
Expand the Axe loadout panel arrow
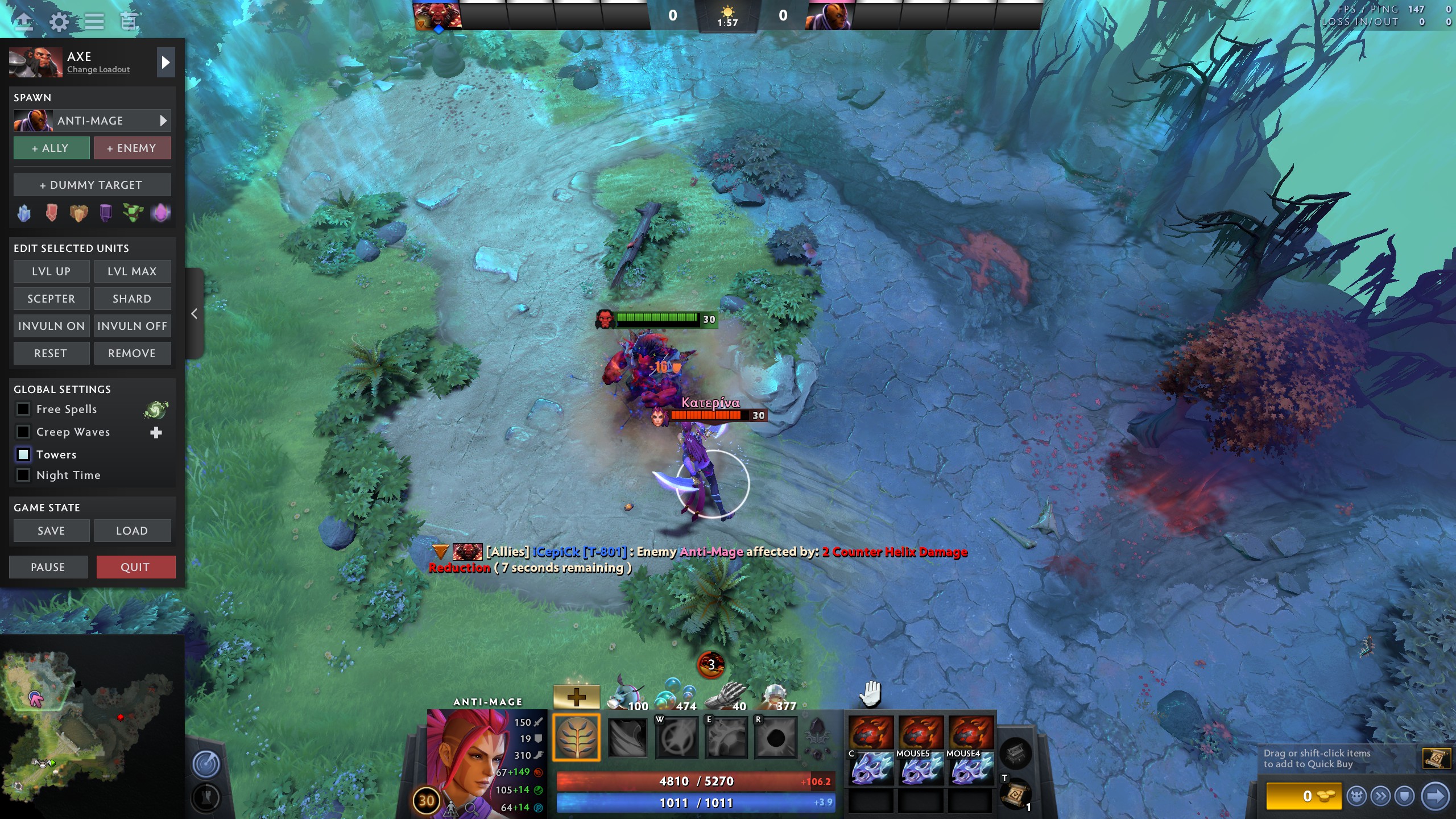coord(166,63)
